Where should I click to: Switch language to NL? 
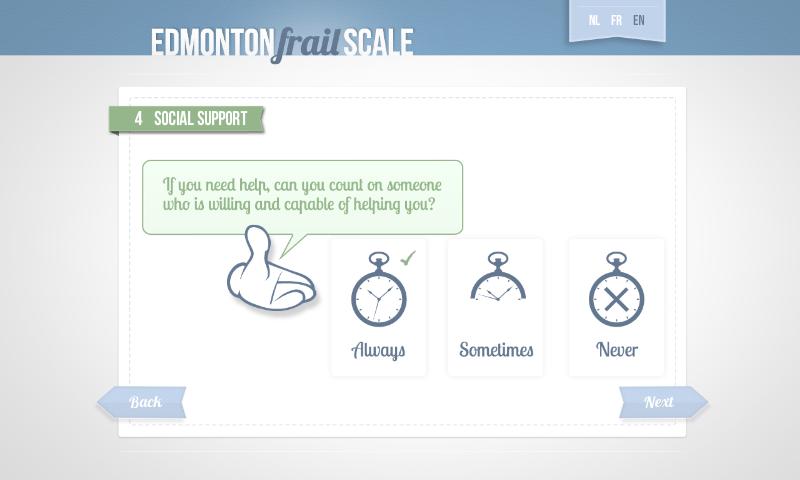coord(595,20)
